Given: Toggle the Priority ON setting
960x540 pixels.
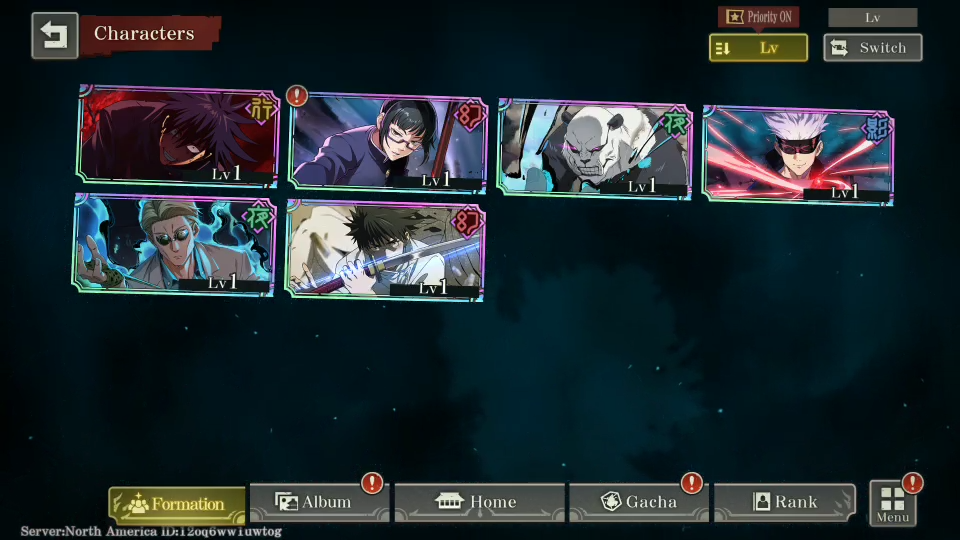Looking at the screenshot, I should tap(758, 17).
